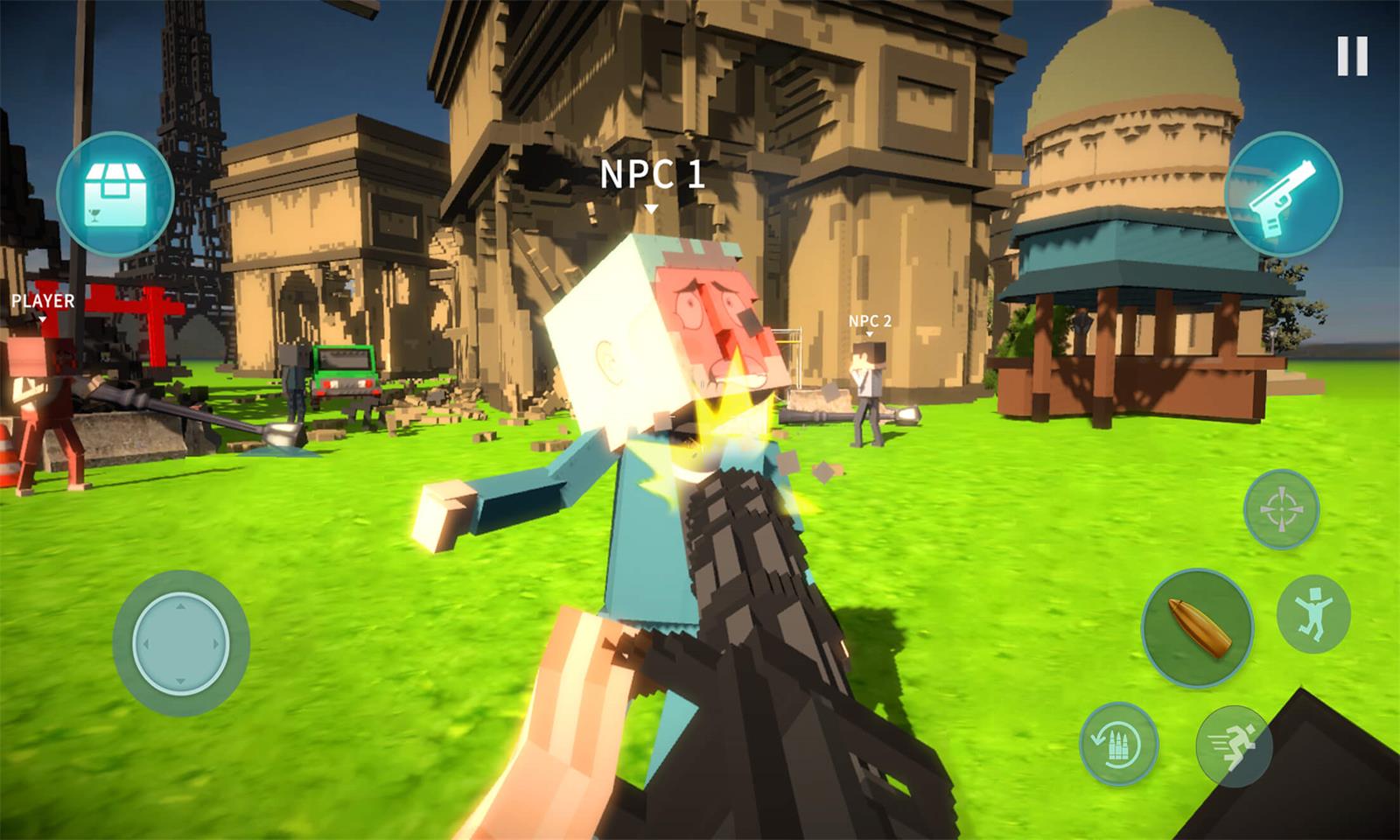Image resolution: width=1400 pixels, height=840 pixels.
Task: Pause the game
Action: pos(1352,57)
